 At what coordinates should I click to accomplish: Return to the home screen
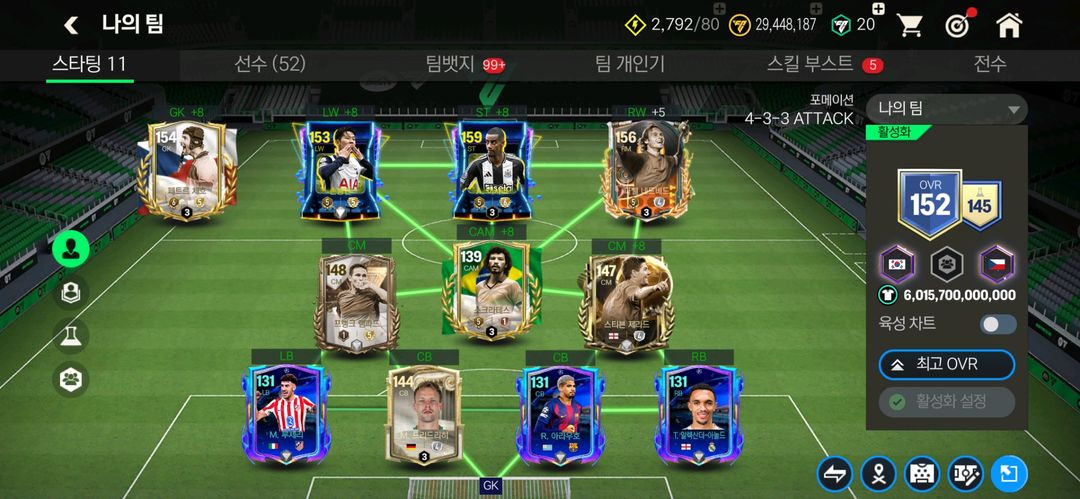coord(1009,25)
